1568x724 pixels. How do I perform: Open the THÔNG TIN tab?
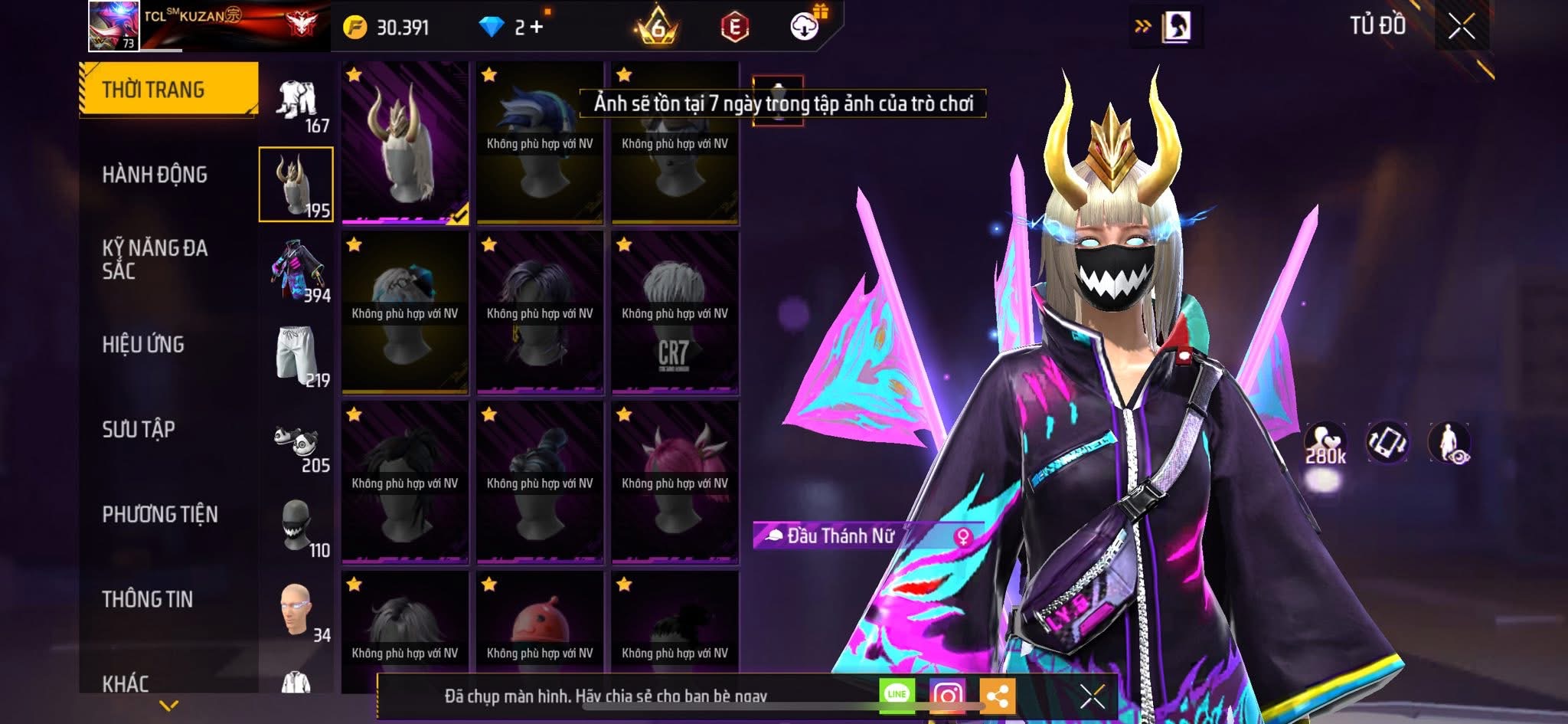pyautogui.click(x=148, y=599)
